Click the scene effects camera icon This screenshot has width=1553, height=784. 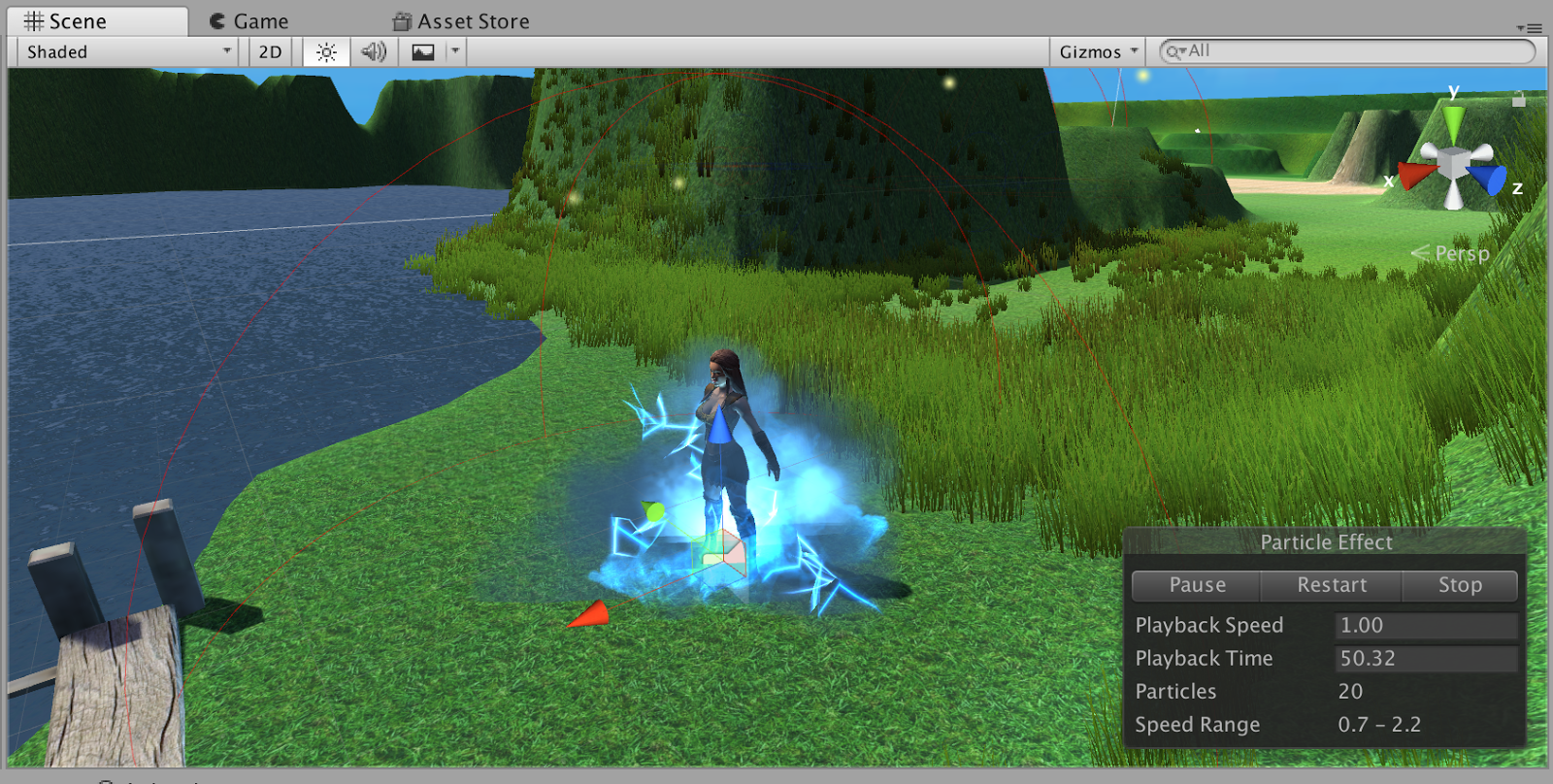coord(422,51)
